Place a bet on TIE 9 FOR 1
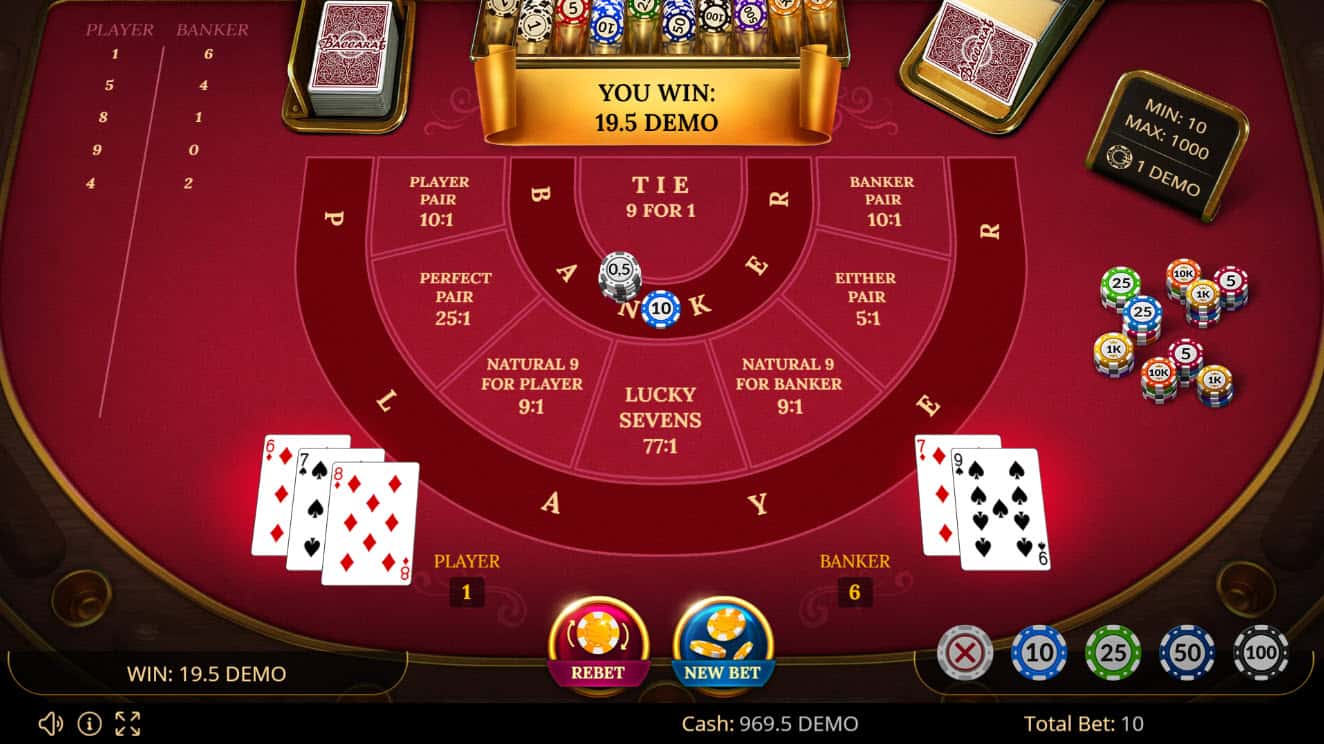The image size is (1324, 744). tap(660, 195)
